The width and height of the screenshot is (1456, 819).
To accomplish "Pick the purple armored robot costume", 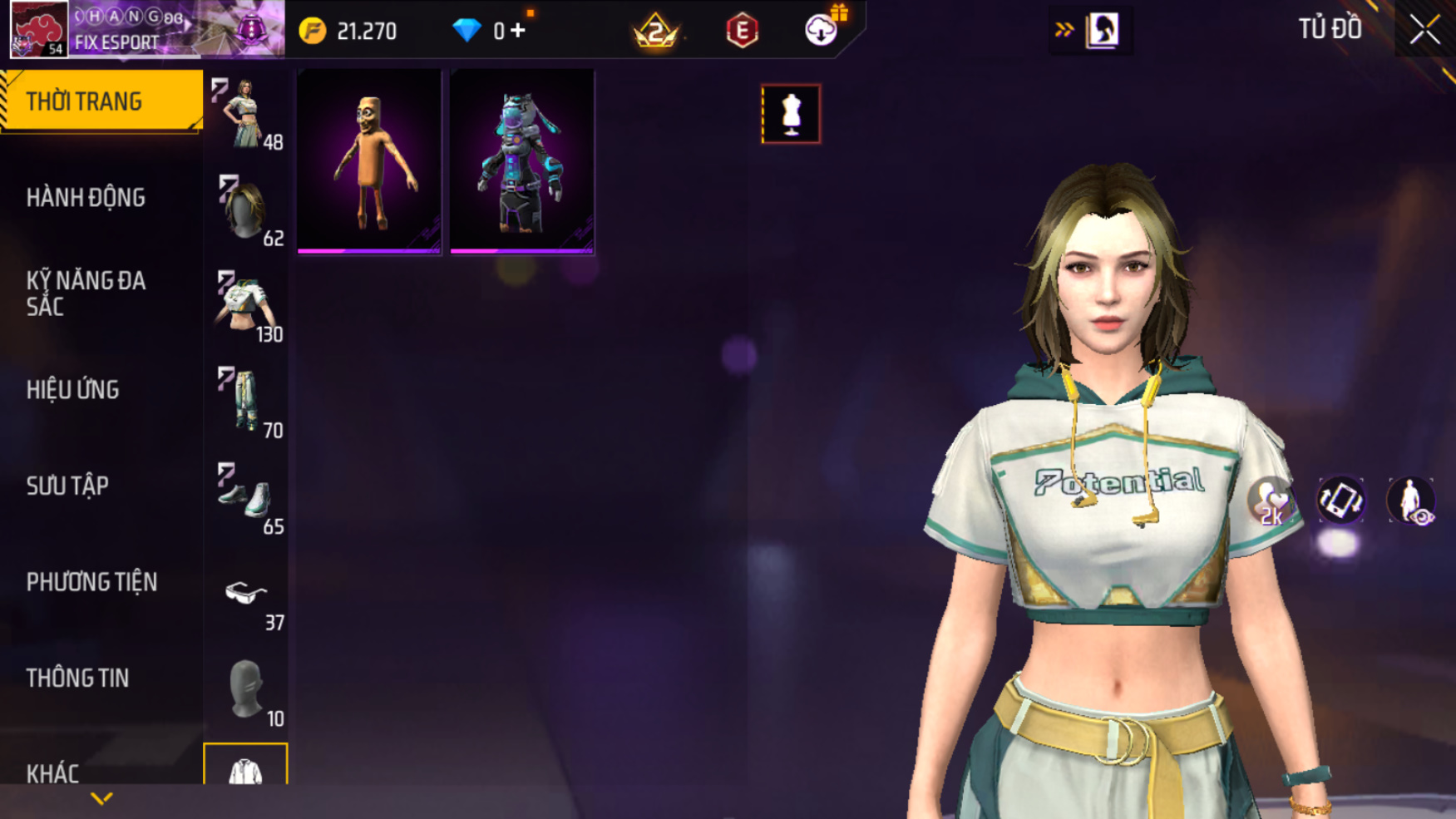I will [x=522, y=161].
